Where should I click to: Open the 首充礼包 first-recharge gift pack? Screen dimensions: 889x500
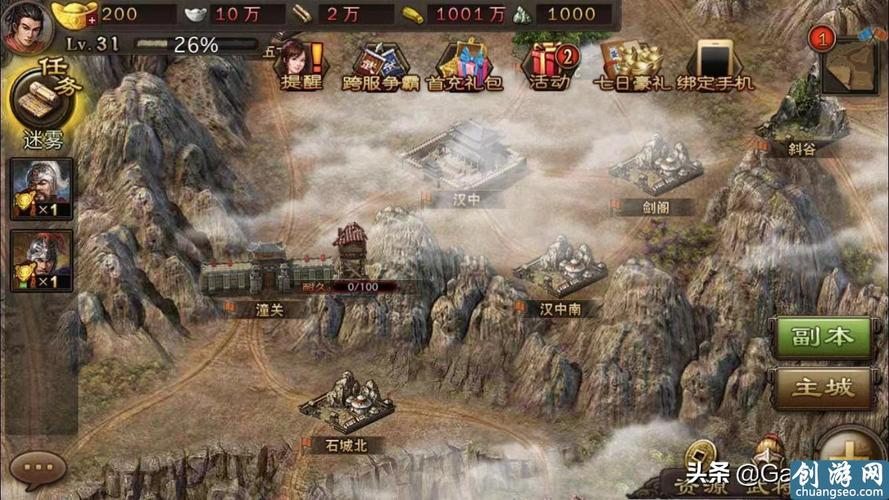click(462, 64)
